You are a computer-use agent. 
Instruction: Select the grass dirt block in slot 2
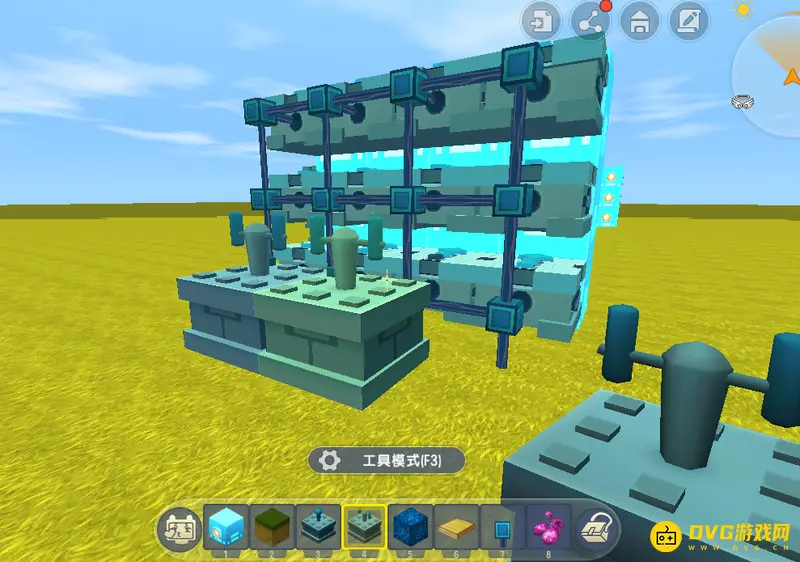272,526
